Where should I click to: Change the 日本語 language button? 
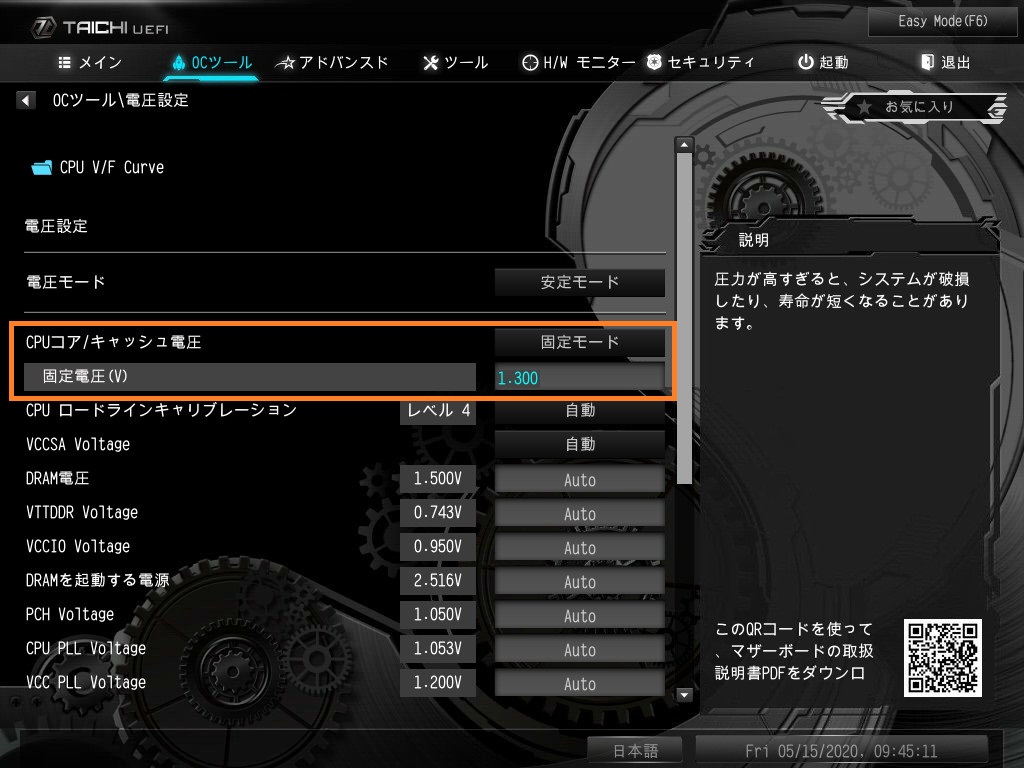(x=636, y=750)
